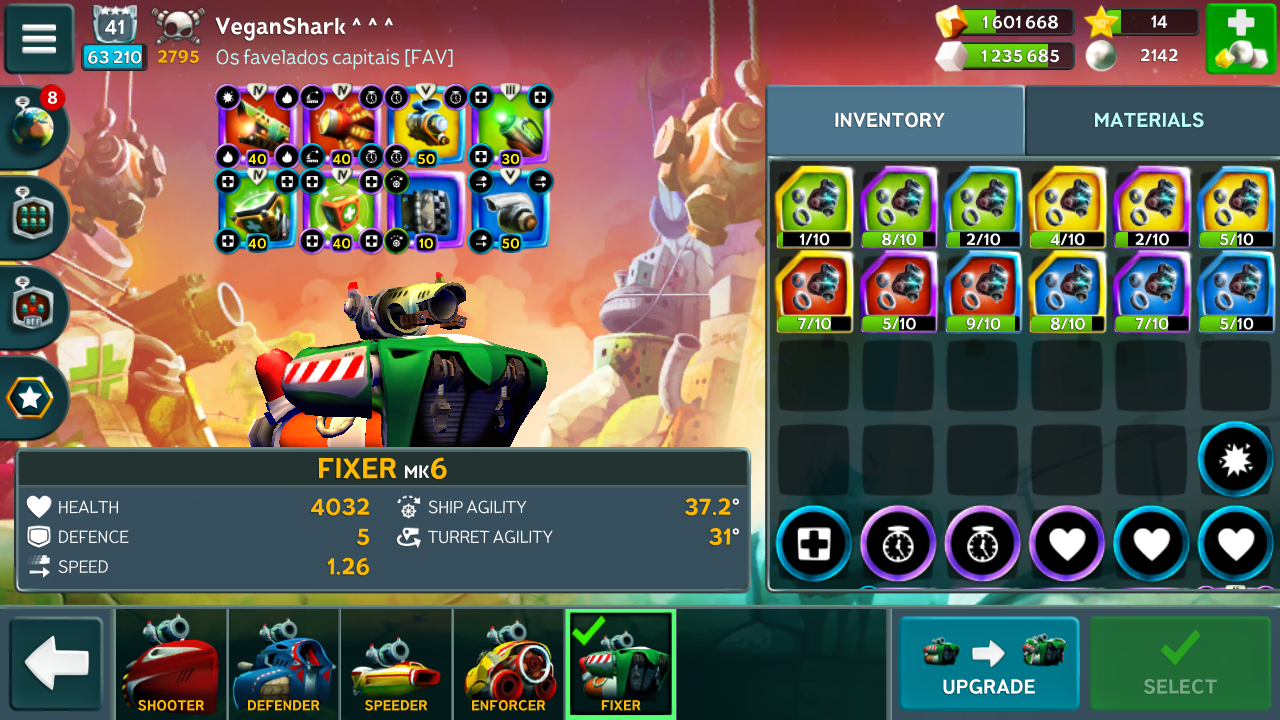Select the equipped item with level 30
The width and height of the screenshot is (1280, 720).
511,127
